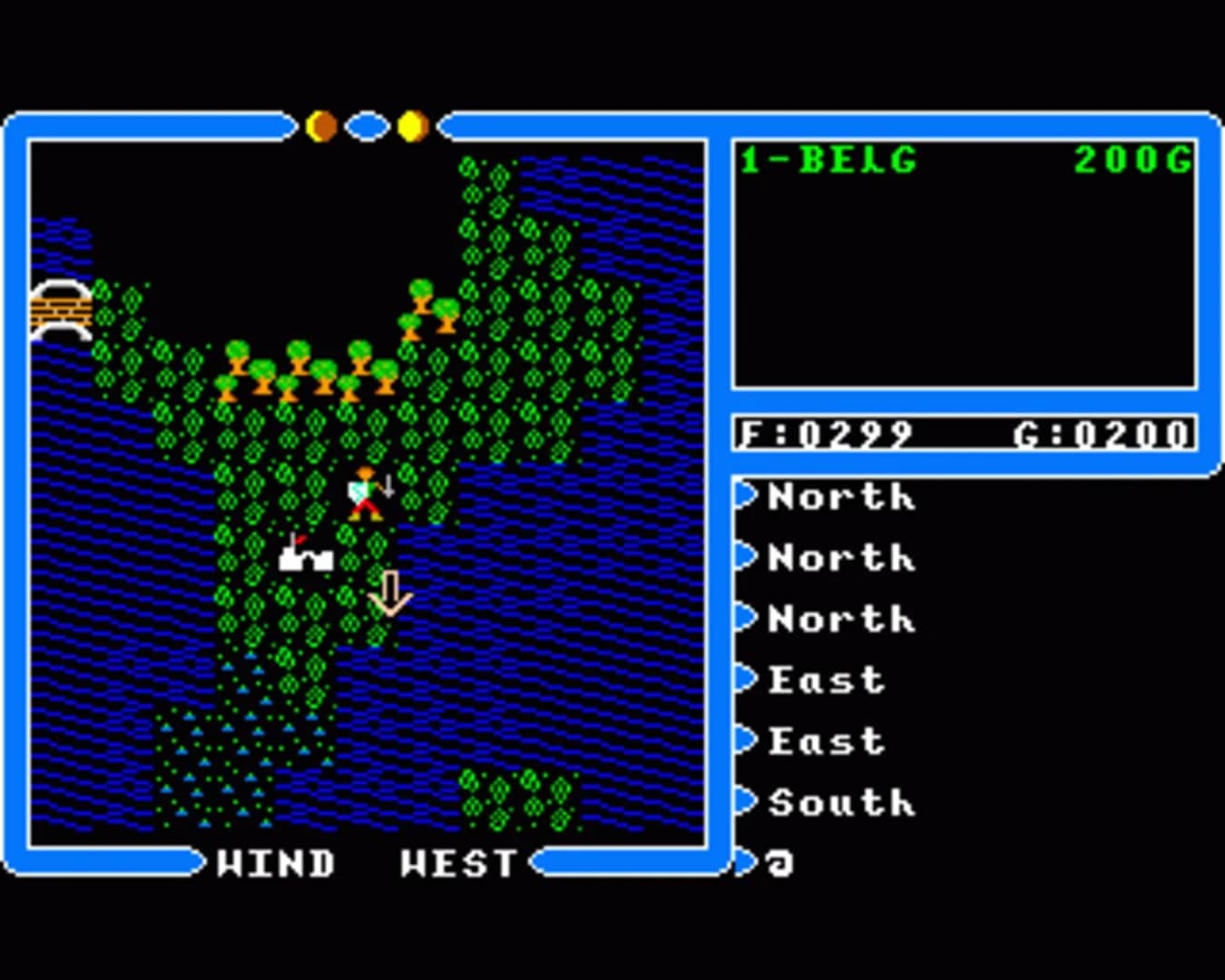
Task: Click the tan down-arrow movement cursor
Action: (390, 594)
